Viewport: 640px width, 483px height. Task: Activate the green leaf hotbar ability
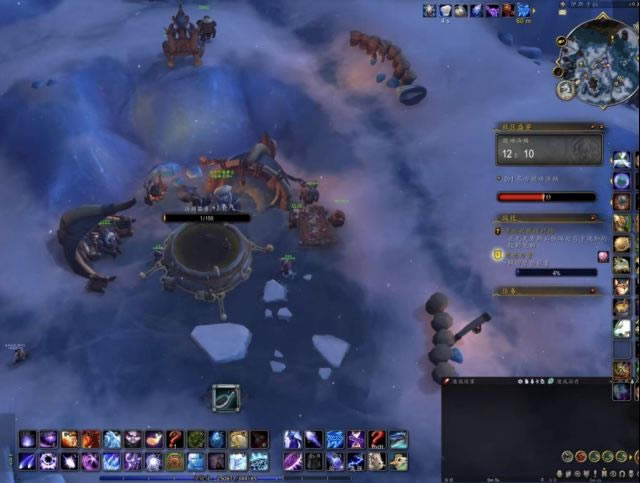[x=195, y=439]
